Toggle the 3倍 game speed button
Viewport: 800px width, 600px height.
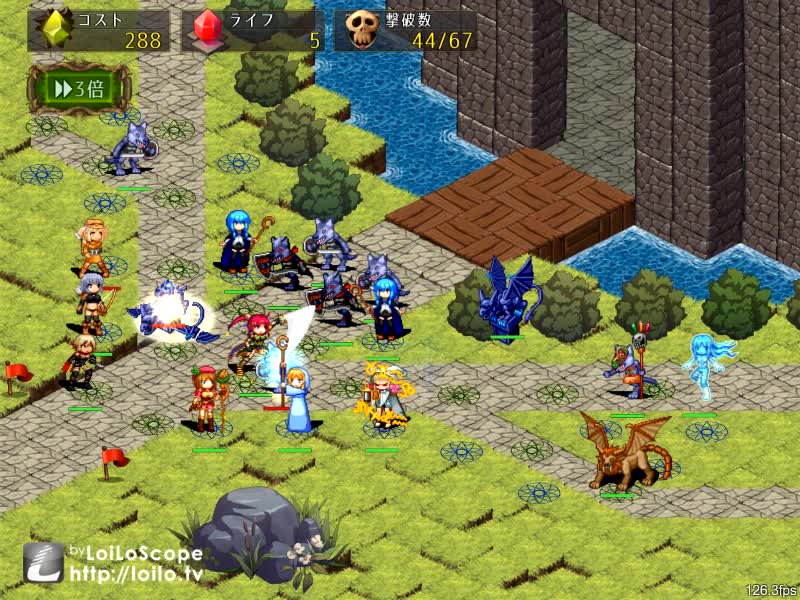point(79,89)
